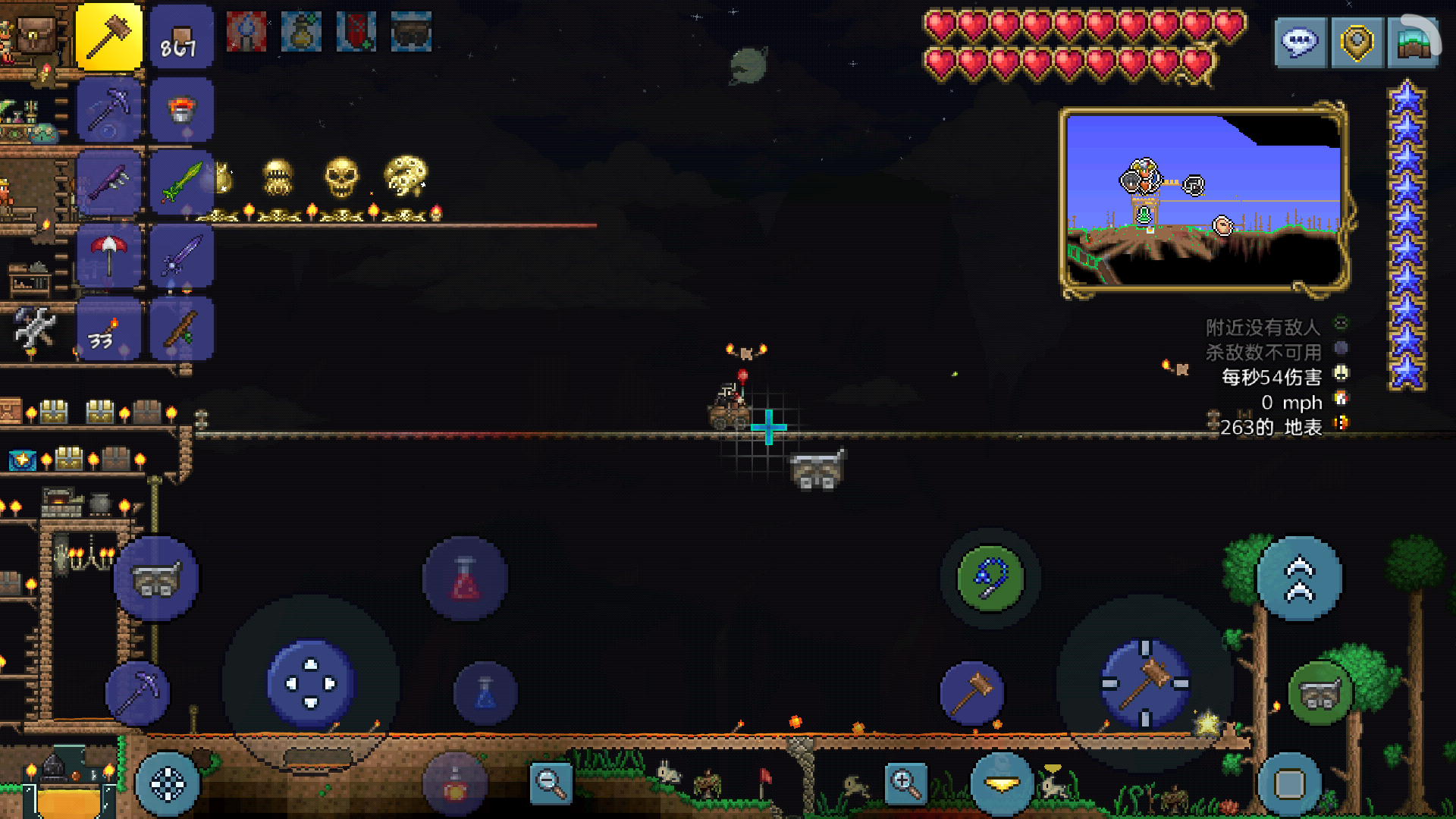Zoom in with the plus magnifier
This screenshot has width=1456, height=819.
tap(905, 783)
